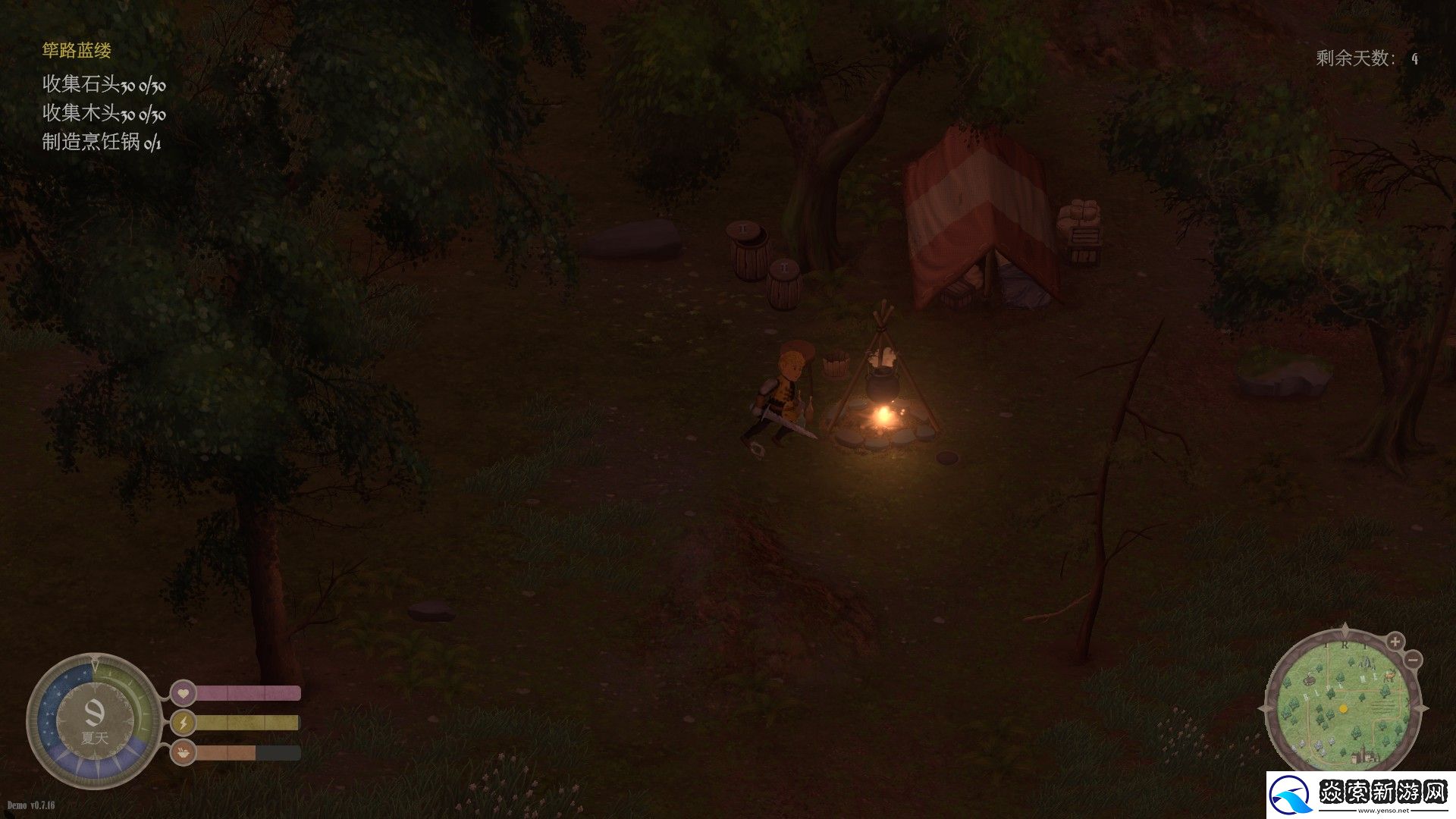Click the day-night clock dial showing 夏天
Image resolution: width=1456 pixels, height=819 pixels.
95,720
